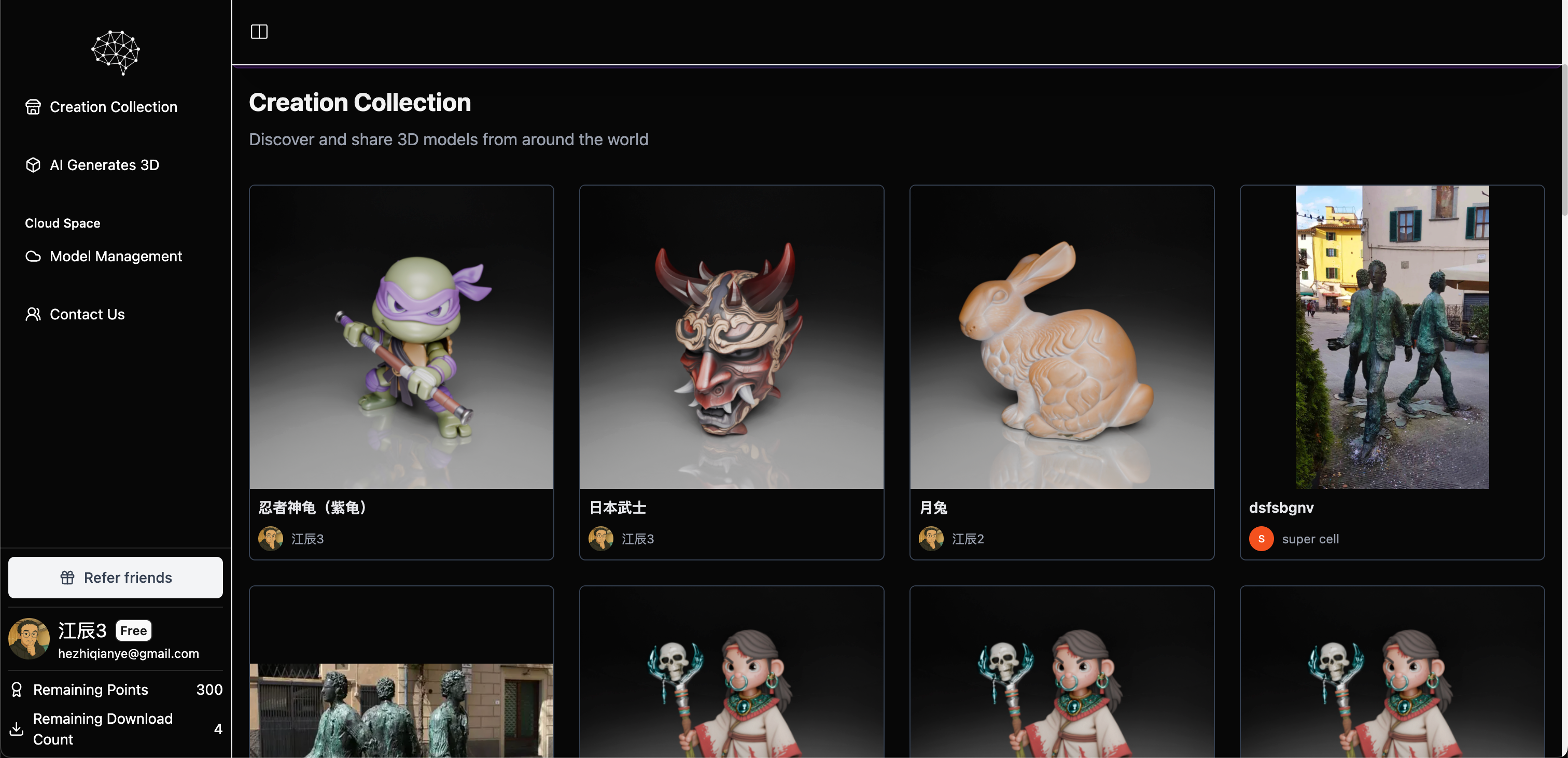Viewport: 1568px width, 758px height.
Task: Click the Creation Collection storefront icon
Action: click(x=34, y=107)
